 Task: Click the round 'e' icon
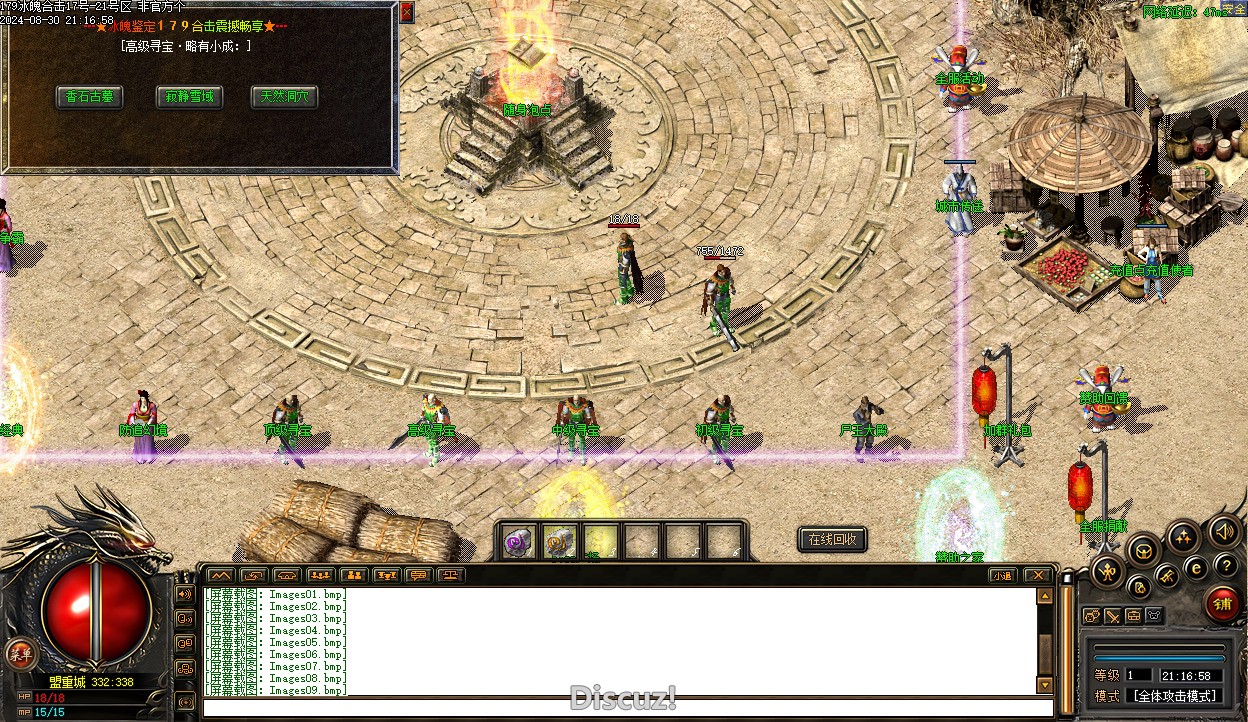click(x=1196, y=568)
